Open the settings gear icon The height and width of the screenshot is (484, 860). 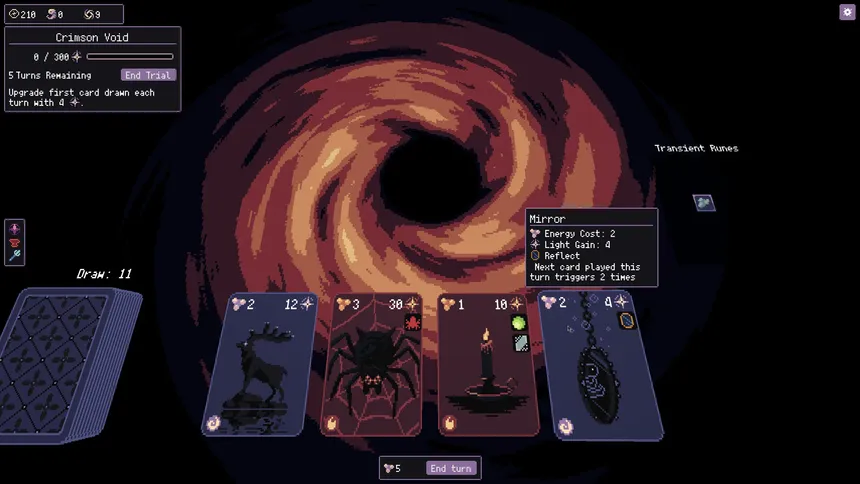pos(847,12)
